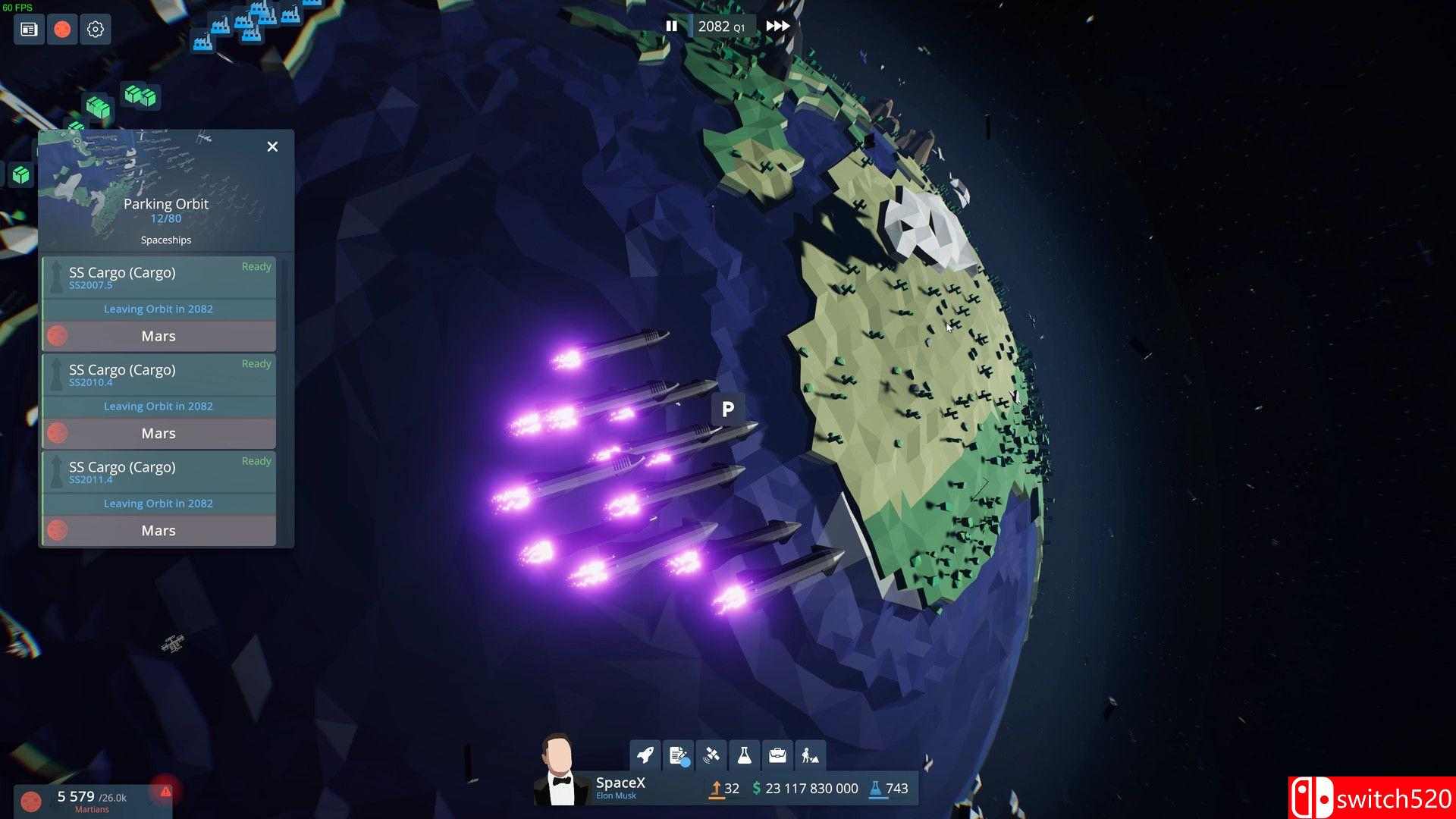Image resolution: width=1456 pixels, height=819 pixels.
Task: Select Mars destination for SS2007.5 cargo ship
Action: tap(158, 335)
